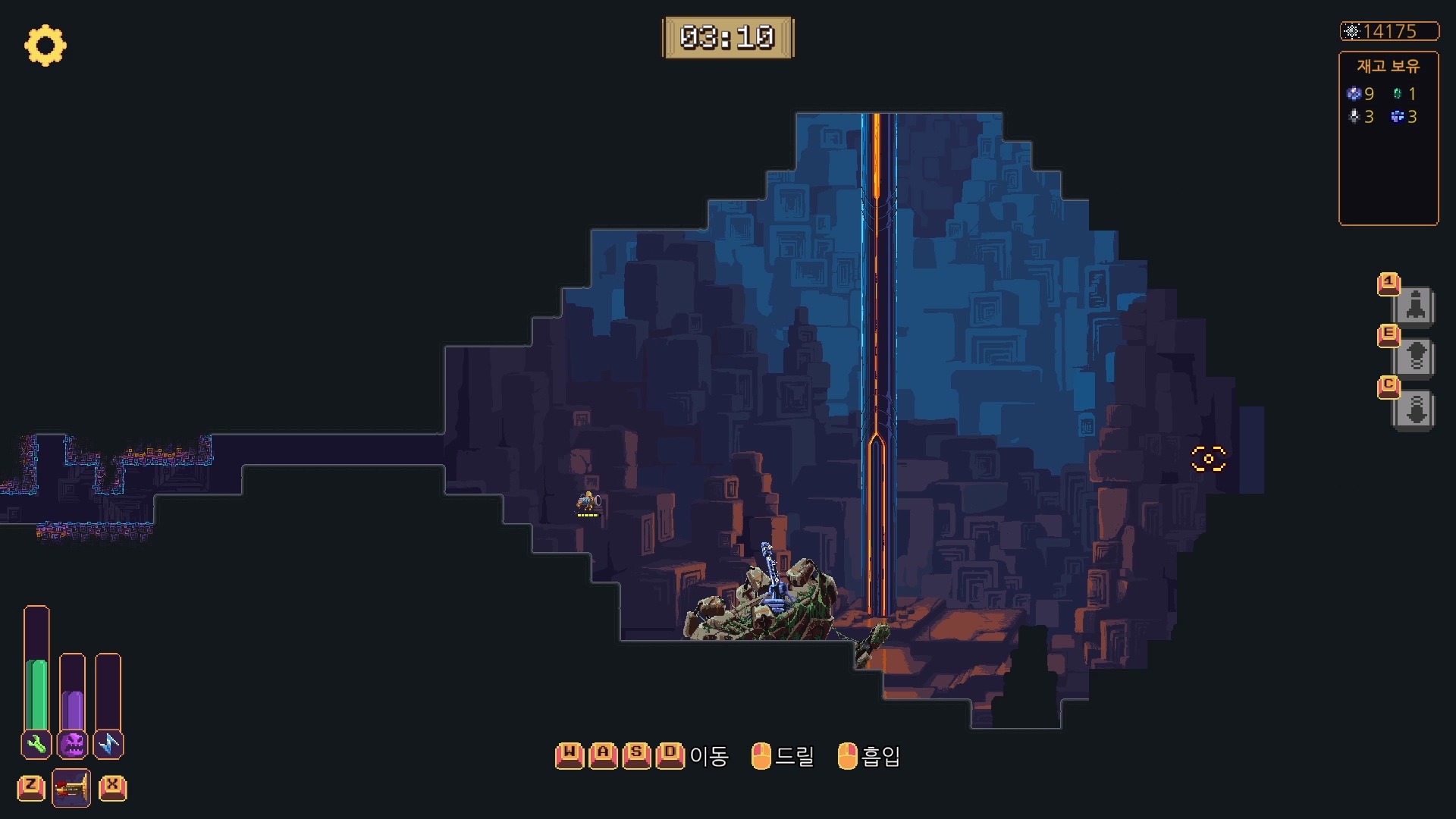
Task: Select the equipped drill tool slot
Action: [x=71, y=788]
